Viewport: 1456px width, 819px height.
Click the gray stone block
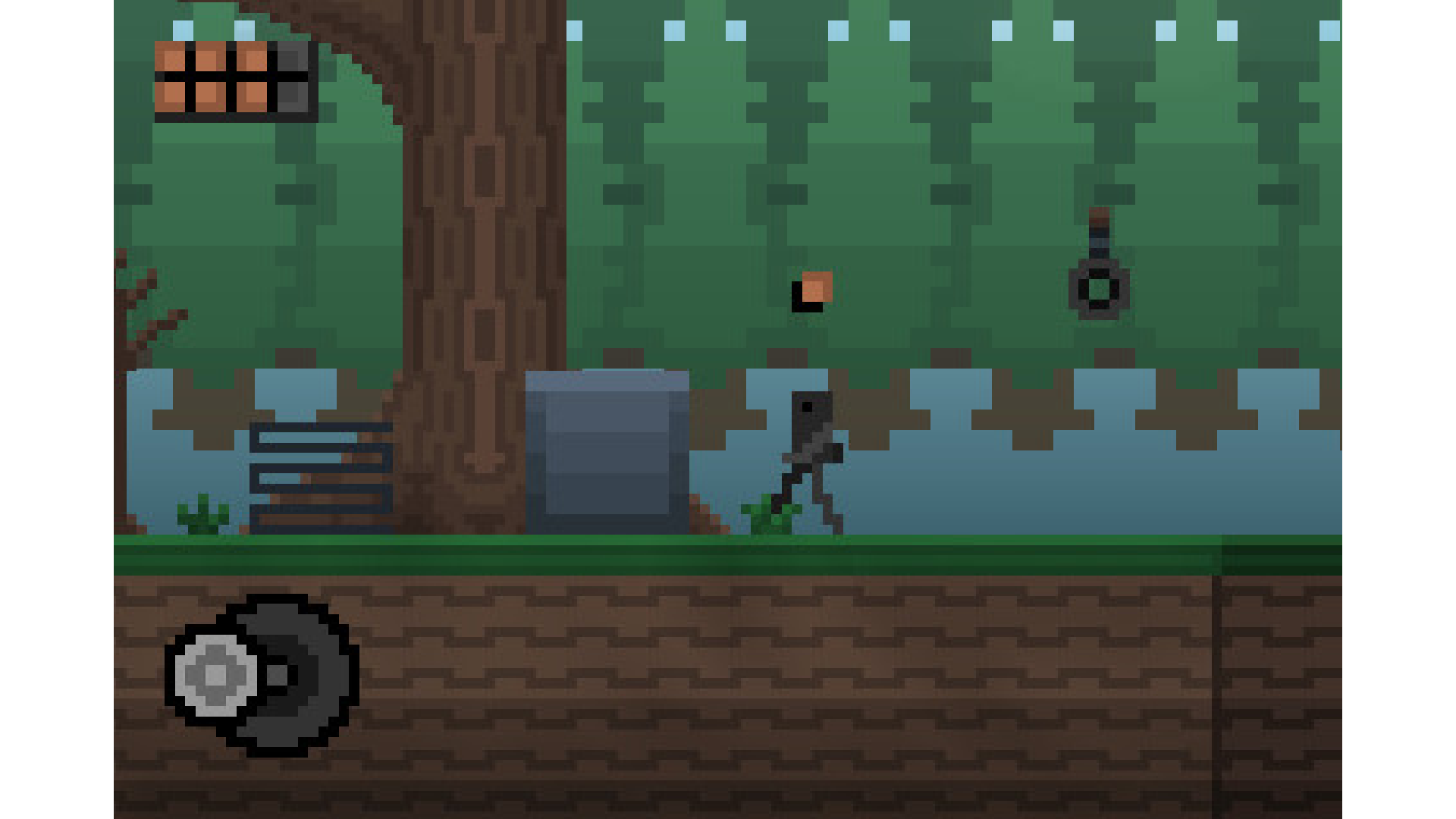pyautogui.click(x=607, y=451)
